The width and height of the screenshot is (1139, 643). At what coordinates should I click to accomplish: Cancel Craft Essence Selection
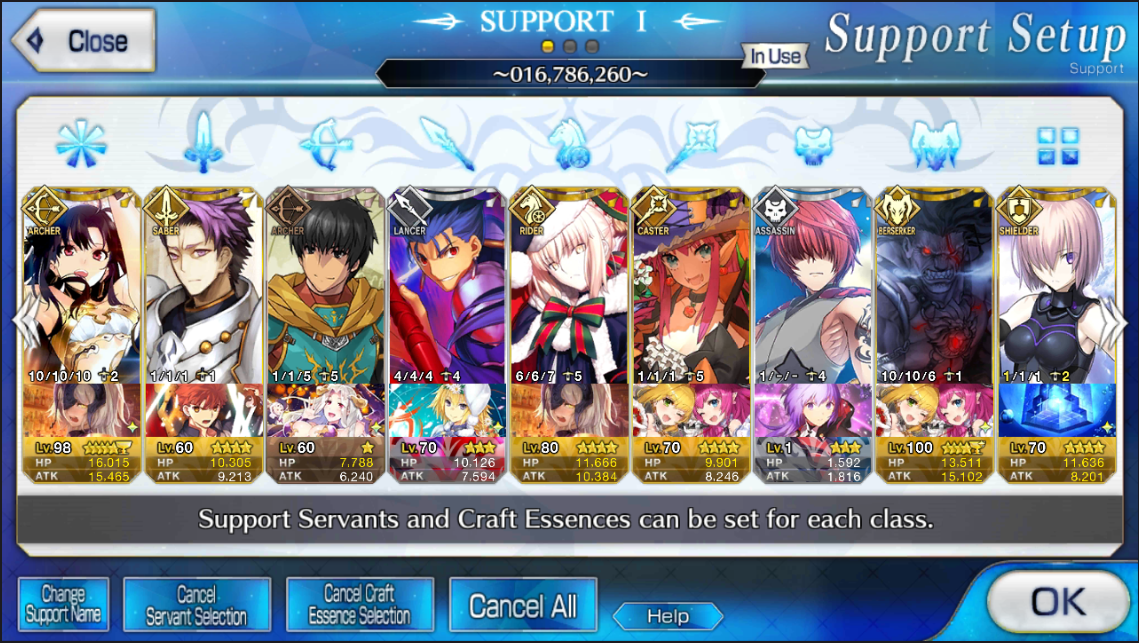359,605
